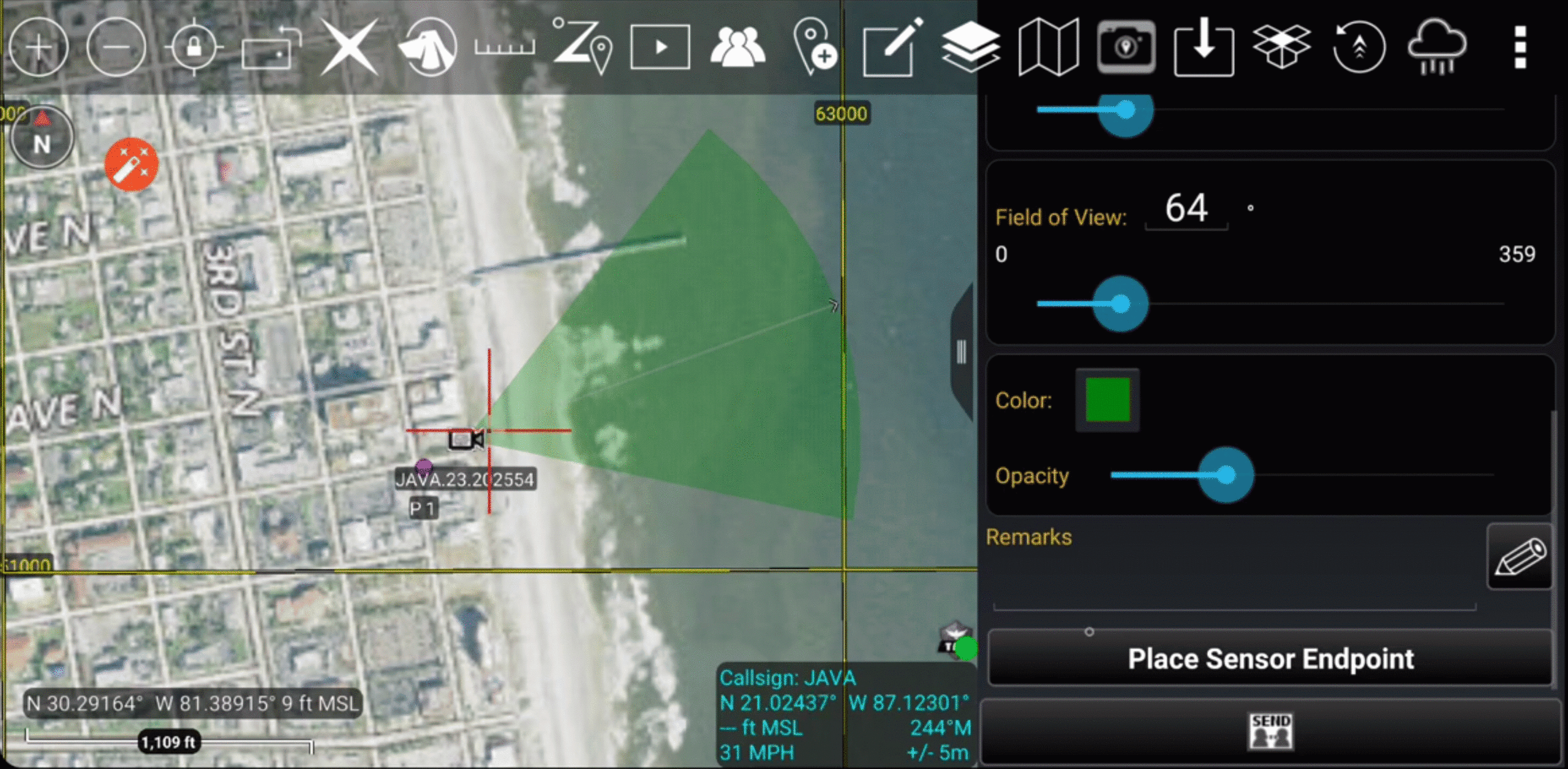This screenshot has width=1568, height=769.
Task: Select the quick picture camera icon
Action: coord(1126,47)
